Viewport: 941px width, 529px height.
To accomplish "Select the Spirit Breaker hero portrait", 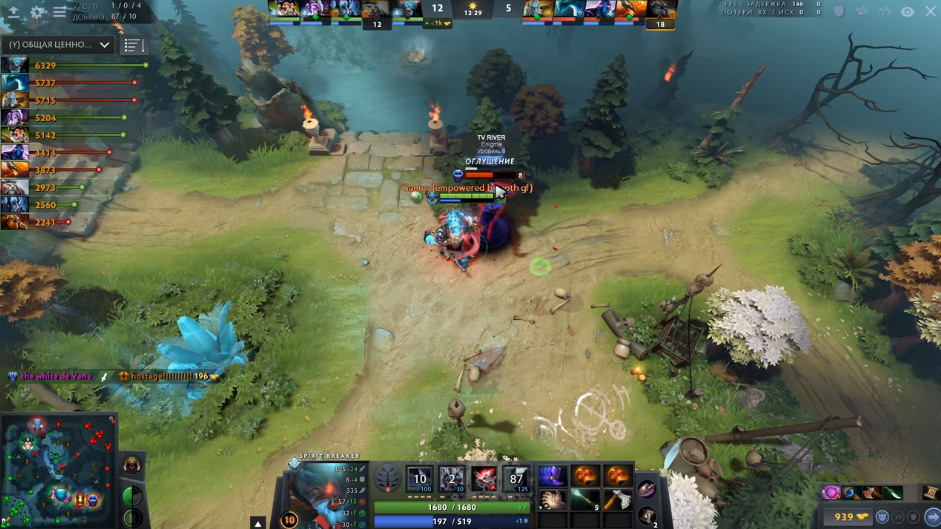I will 319,490.
